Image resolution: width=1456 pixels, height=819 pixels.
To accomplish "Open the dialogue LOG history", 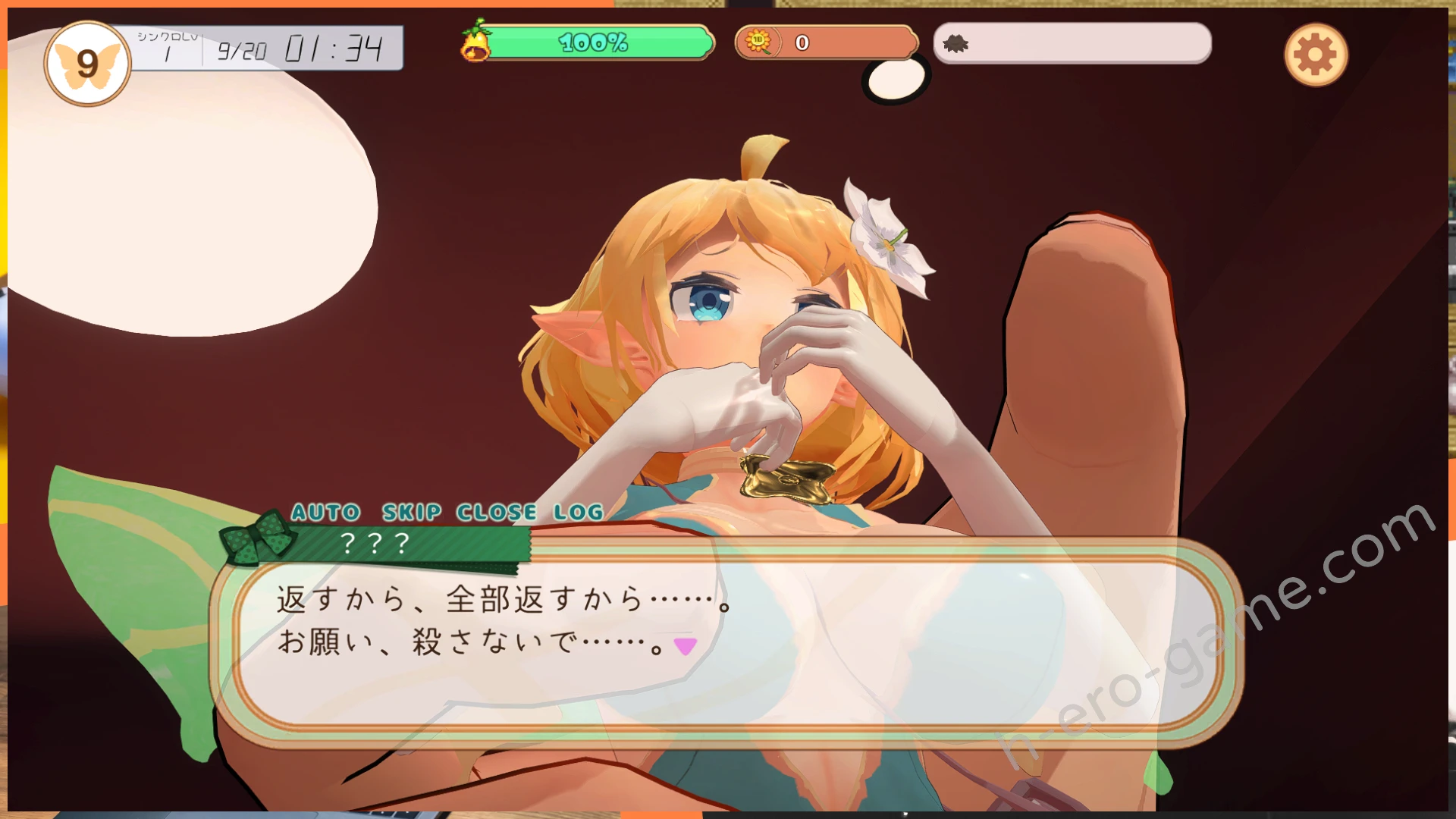I will click(578, 513).
